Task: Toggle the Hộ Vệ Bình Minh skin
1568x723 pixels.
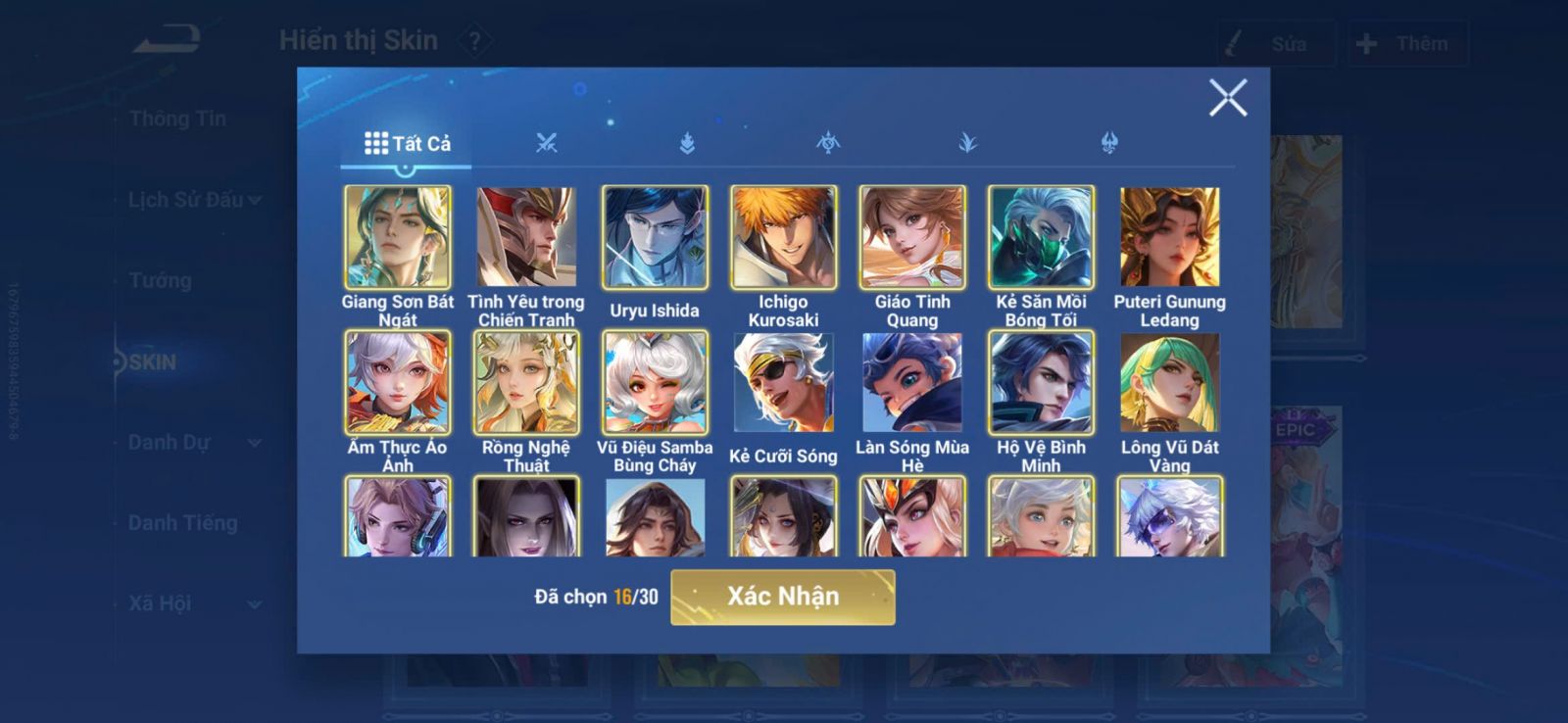Action: pos(1041,382)
